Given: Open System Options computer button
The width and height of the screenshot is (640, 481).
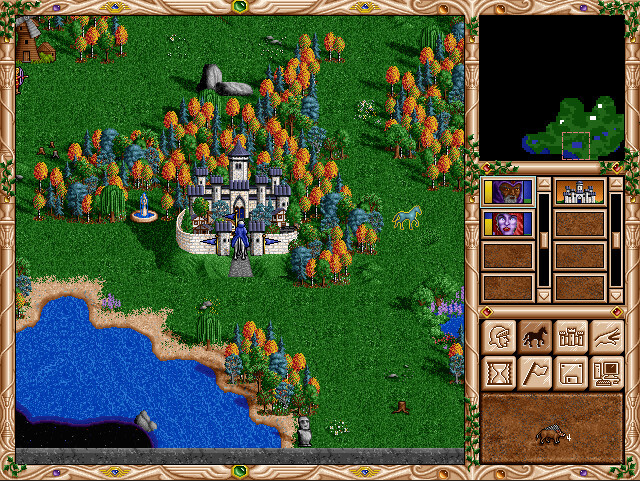Looking at the screenshot, I should tap(606, 373).
